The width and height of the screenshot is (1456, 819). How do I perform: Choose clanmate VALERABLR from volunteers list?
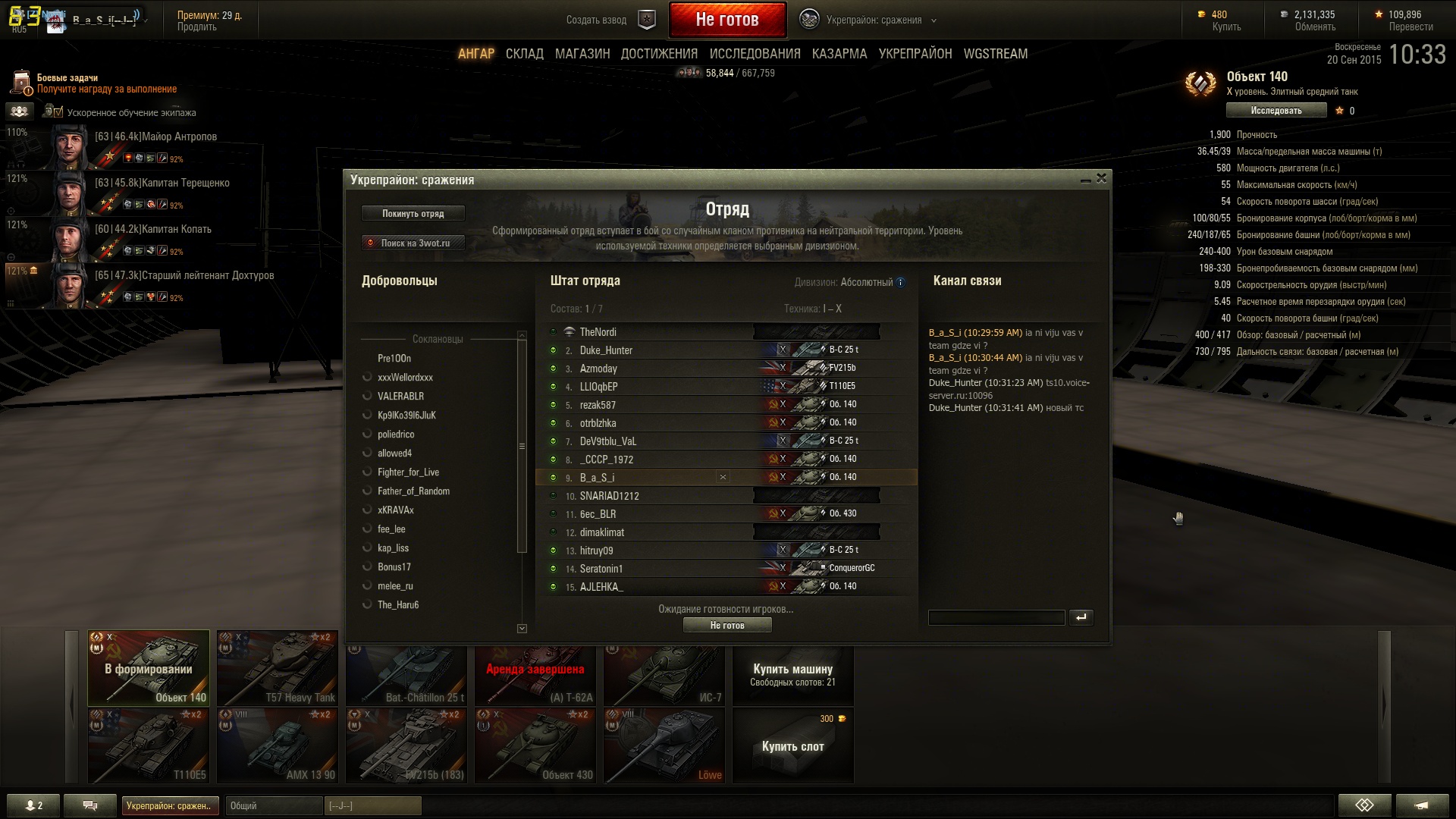click(x=400, y=397)
